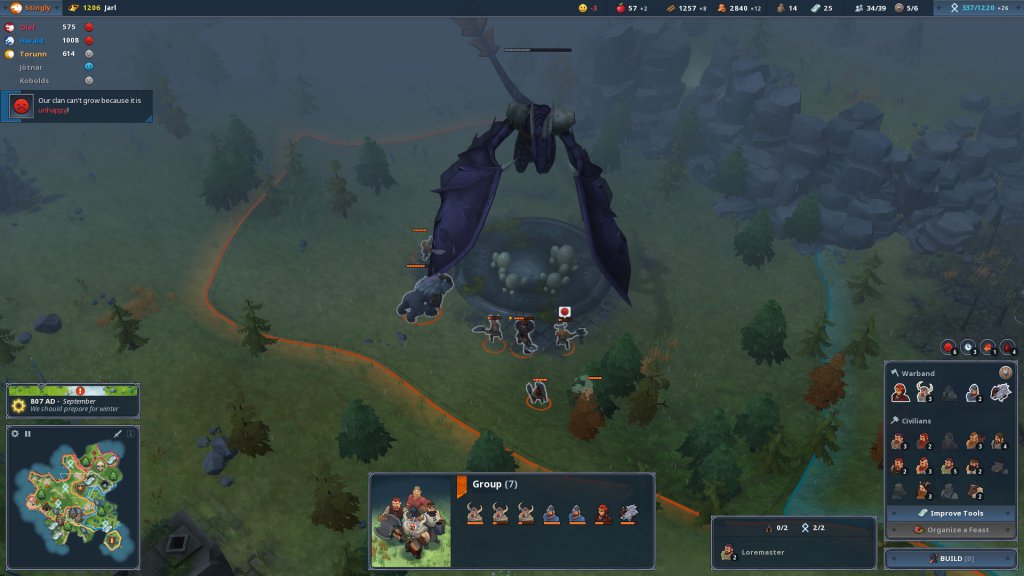Click the sword icon above the minimap
The width and height of the screenshot is (1024, 576).
[x=118, y=434]
